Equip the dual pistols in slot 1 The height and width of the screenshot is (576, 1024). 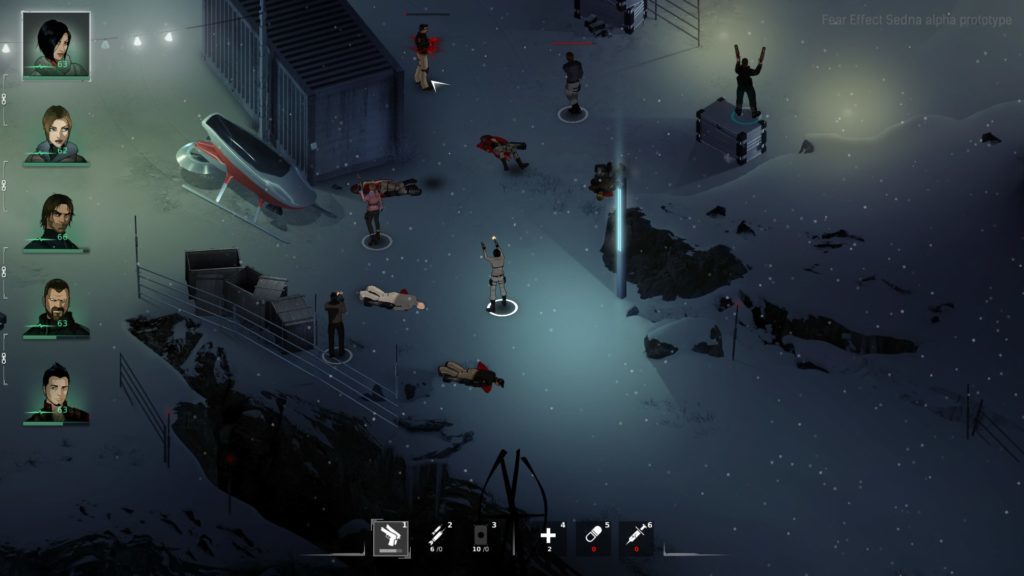tap(390, 538)
